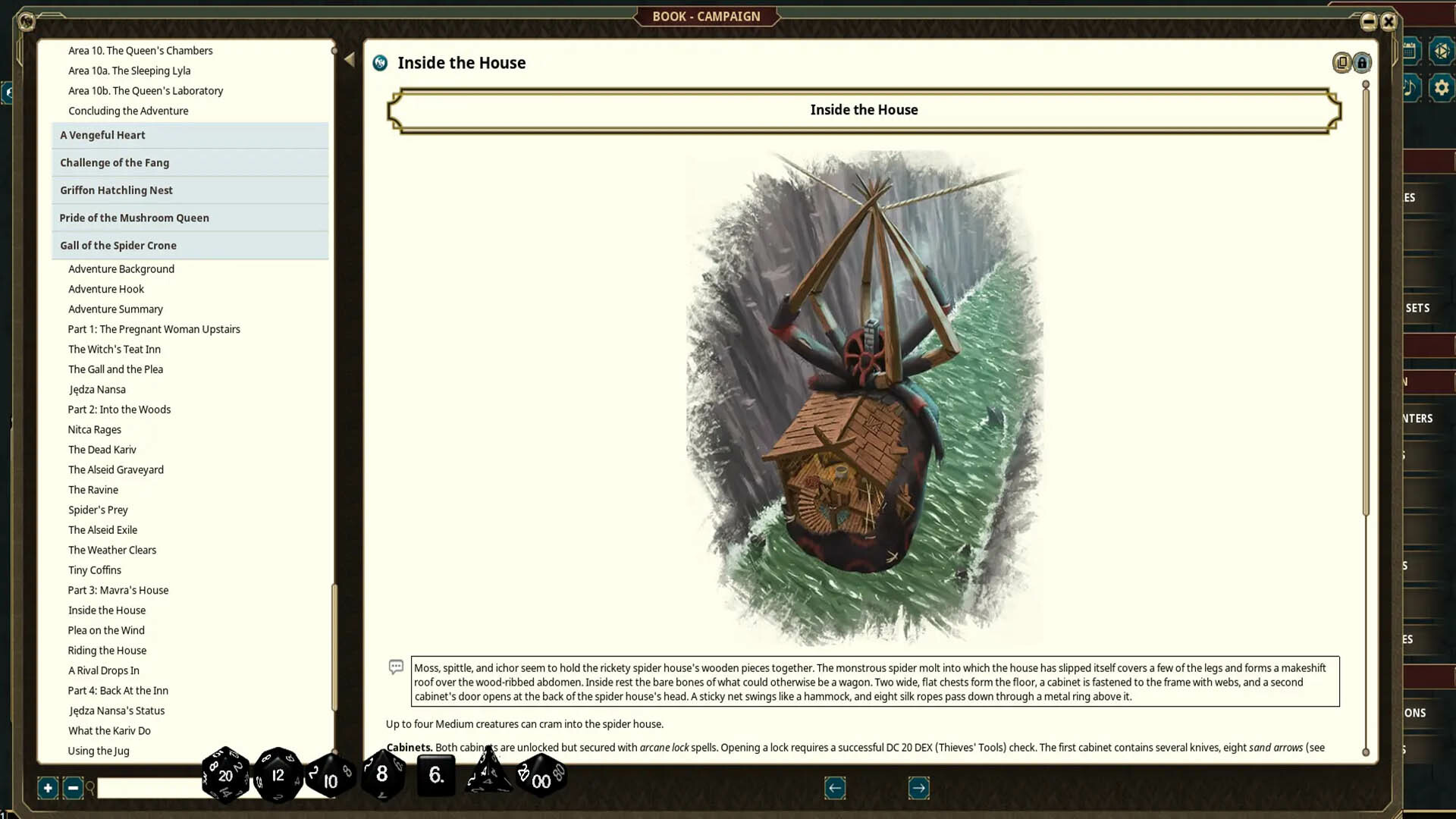Click the speech bubble icon beside the boxed text

point(397,667)
